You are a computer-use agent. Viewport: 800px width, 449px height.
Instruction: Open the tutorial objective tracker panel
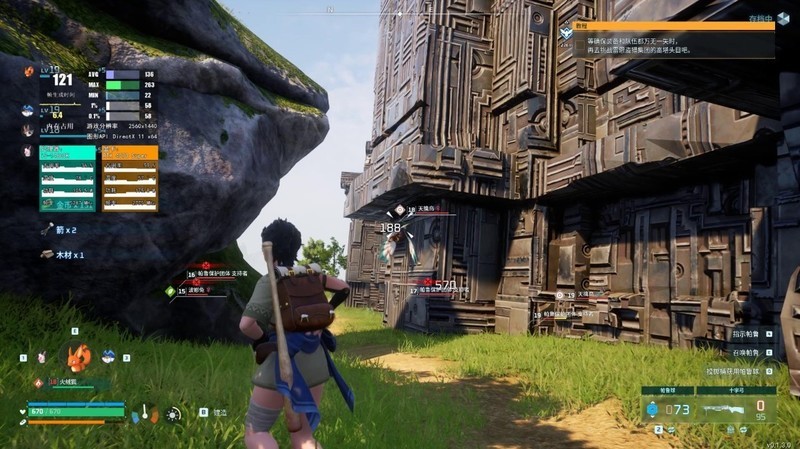coord(665,39)
